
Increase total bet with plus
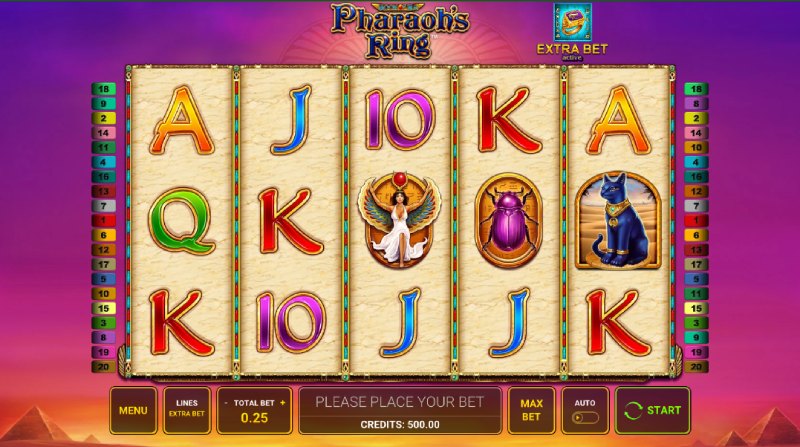click(x=283, y=402)
